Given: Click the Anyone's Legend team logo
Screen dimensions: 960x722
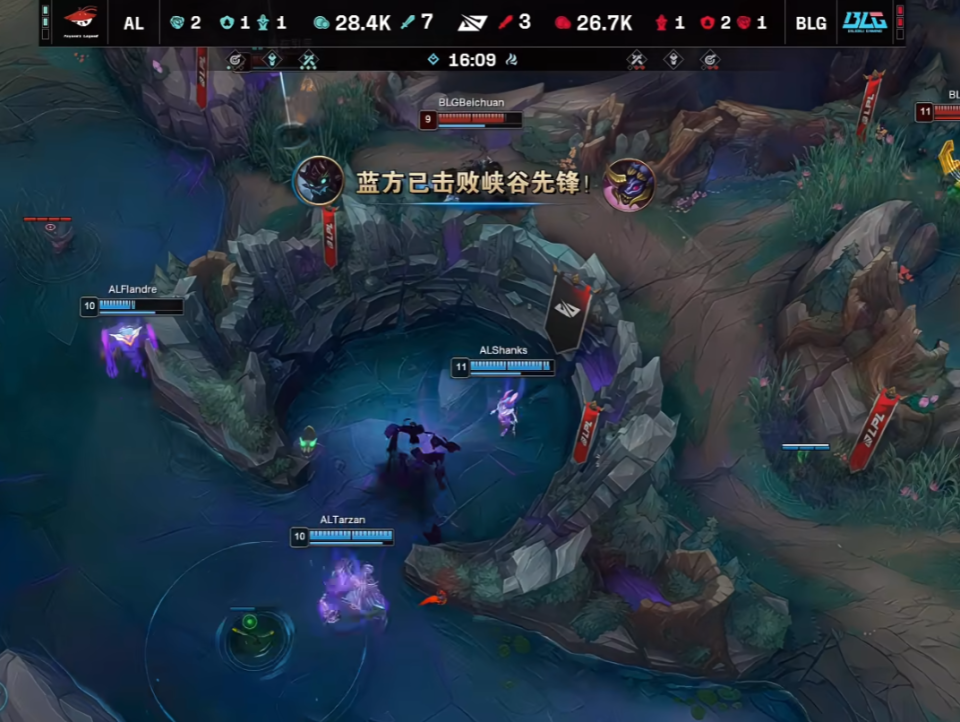Looking at the screenshot, I should click(80, 20).
